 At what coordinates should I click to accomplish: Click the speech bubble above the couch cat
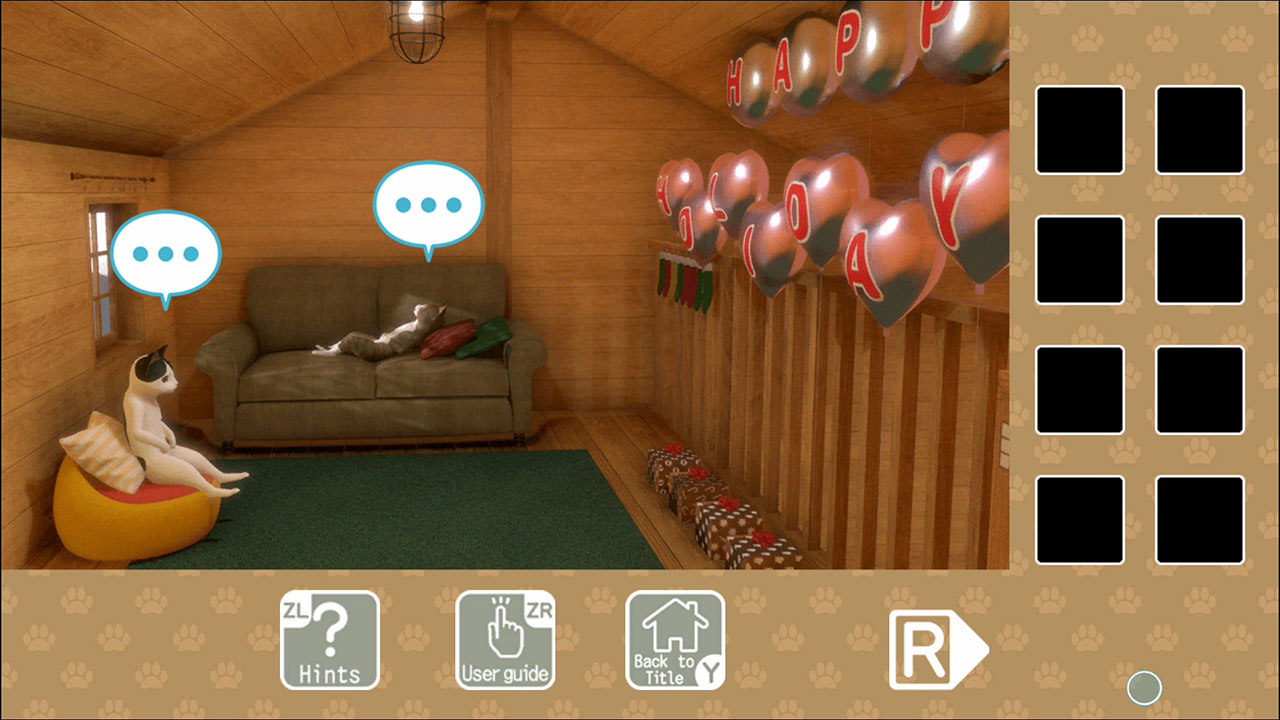coord(428,205)
